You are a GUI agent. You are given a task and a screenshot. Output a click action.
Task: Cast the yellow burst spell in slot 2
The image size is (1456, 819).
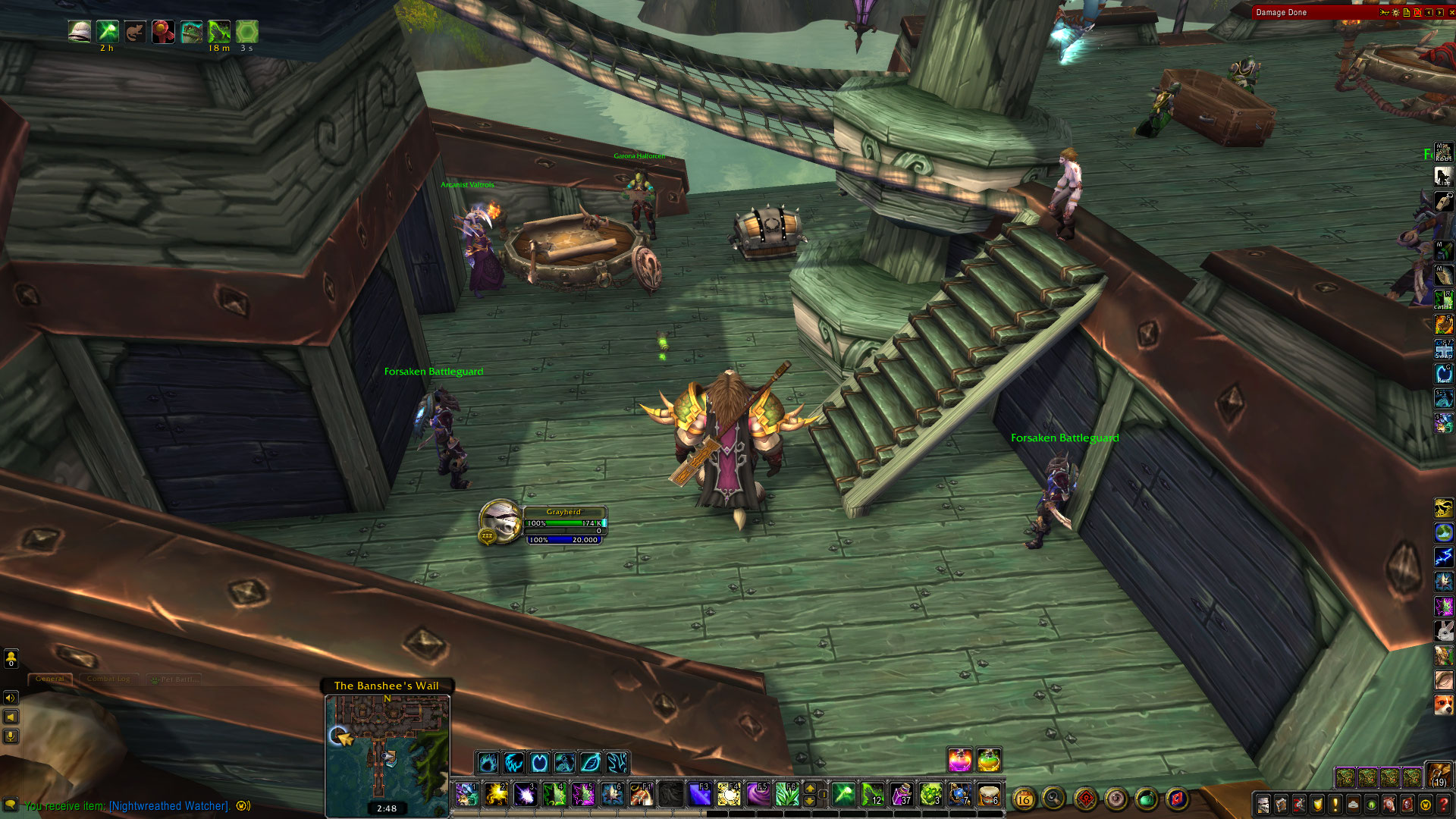pos(496,794)
